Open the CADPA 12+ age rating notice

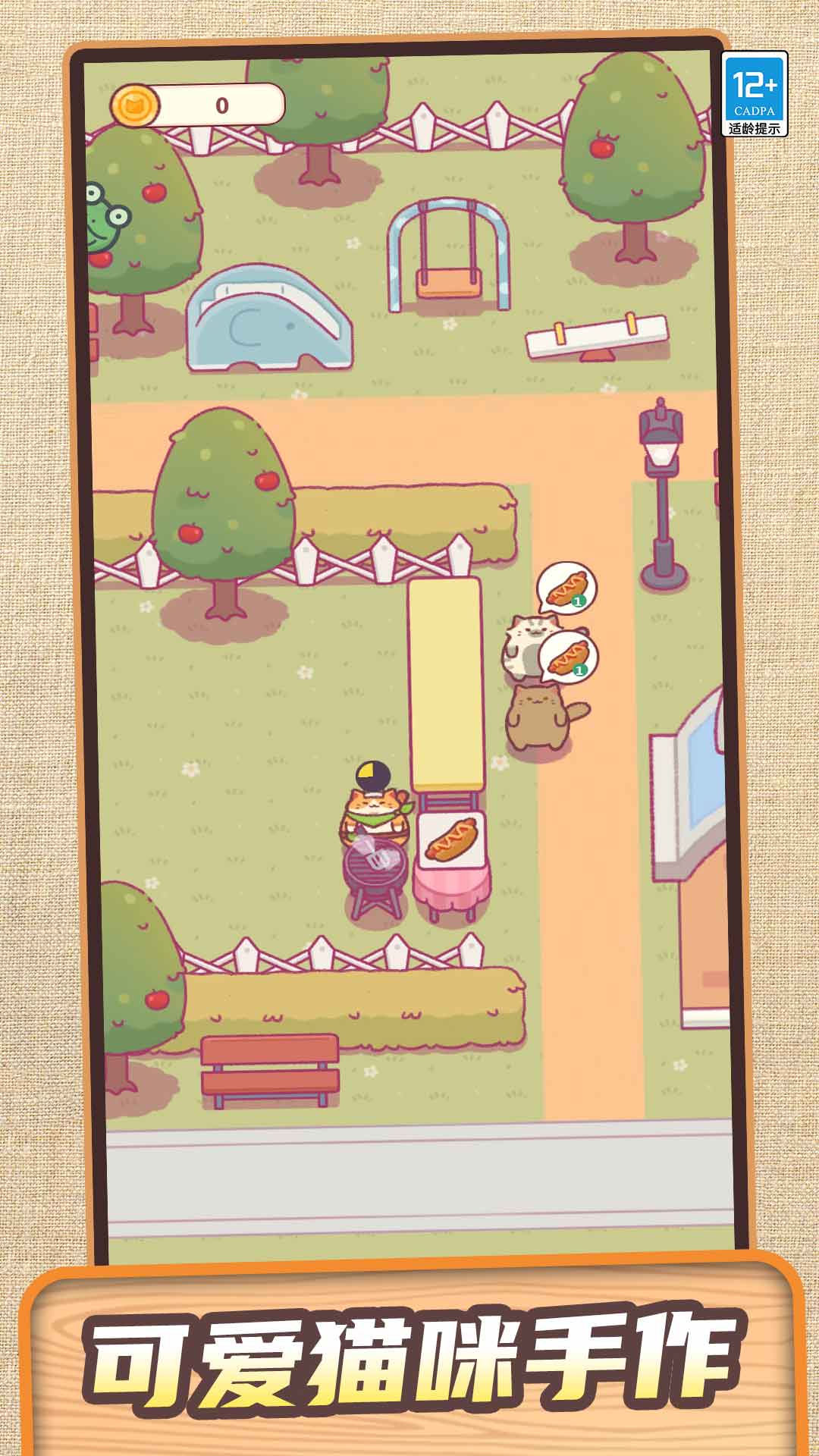754,94
